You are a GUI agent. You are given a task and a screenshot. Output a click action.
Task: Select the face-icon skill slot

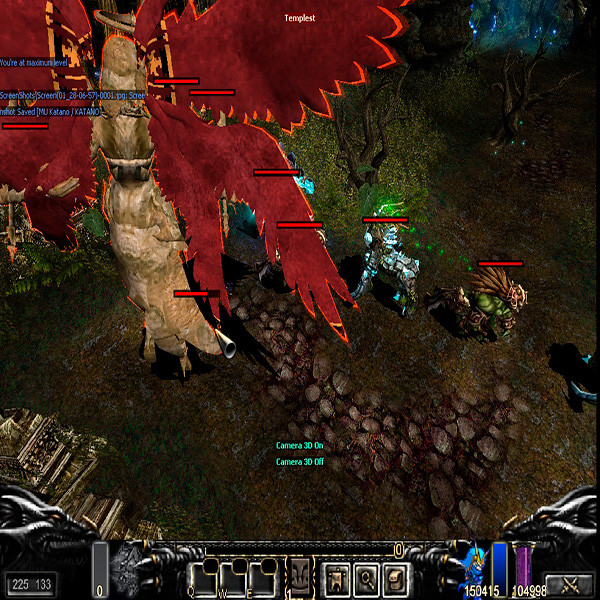(x=300, y=577)
